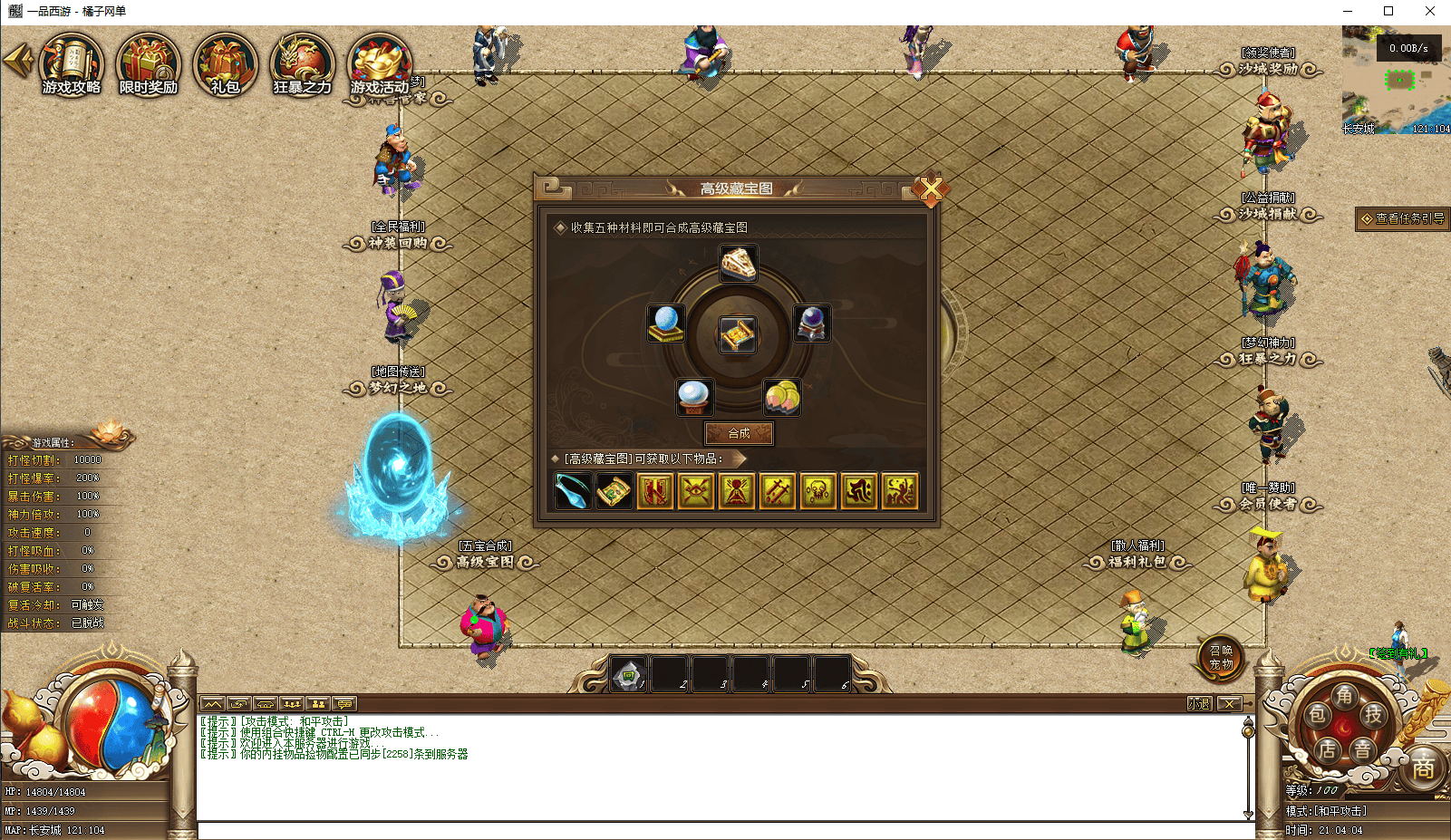Select the purple crystal orb material slot

click(x=811, y=323)
